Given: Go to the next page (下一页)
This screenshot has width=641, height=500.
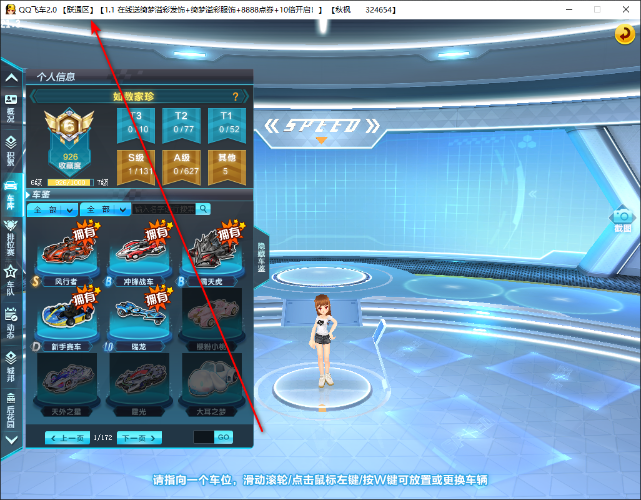Looking at the screenshot, I should pos(138,438).
